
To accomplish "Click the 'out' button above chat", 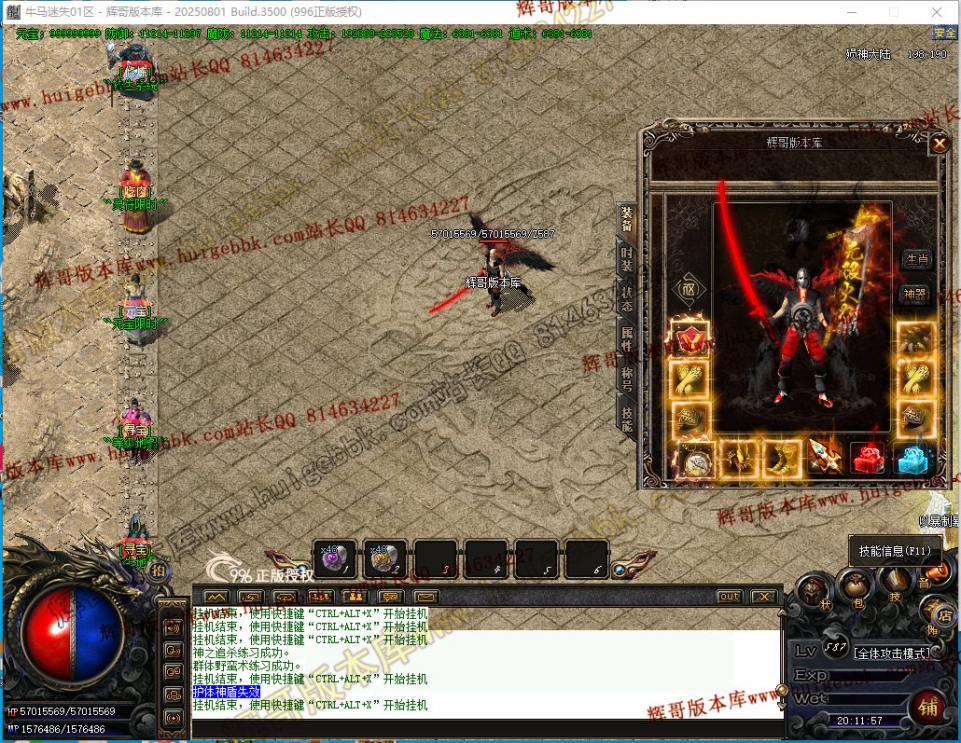I will [730, 597].
